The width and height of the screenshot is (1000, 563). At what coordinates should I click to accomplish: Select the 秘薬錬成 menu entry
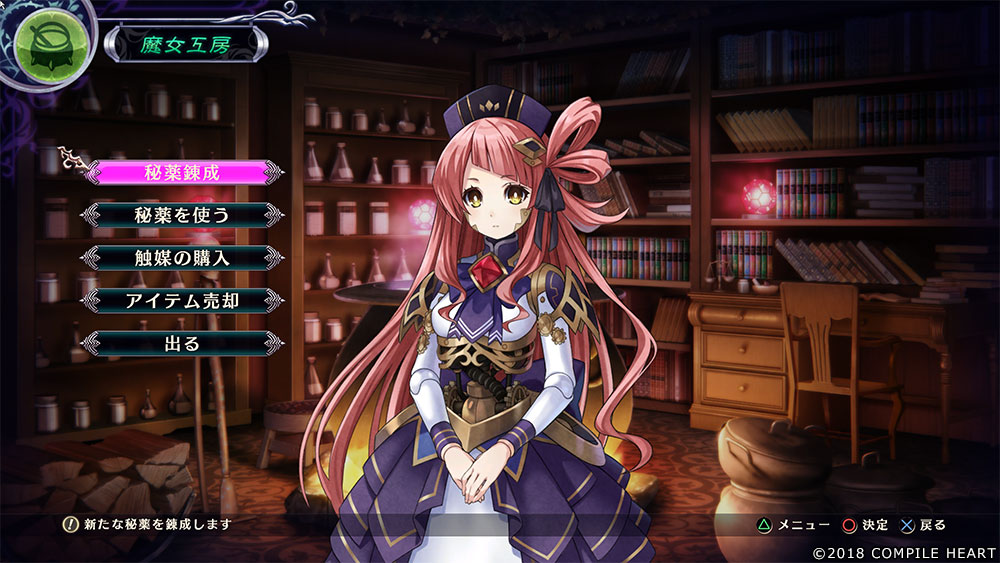181,172
